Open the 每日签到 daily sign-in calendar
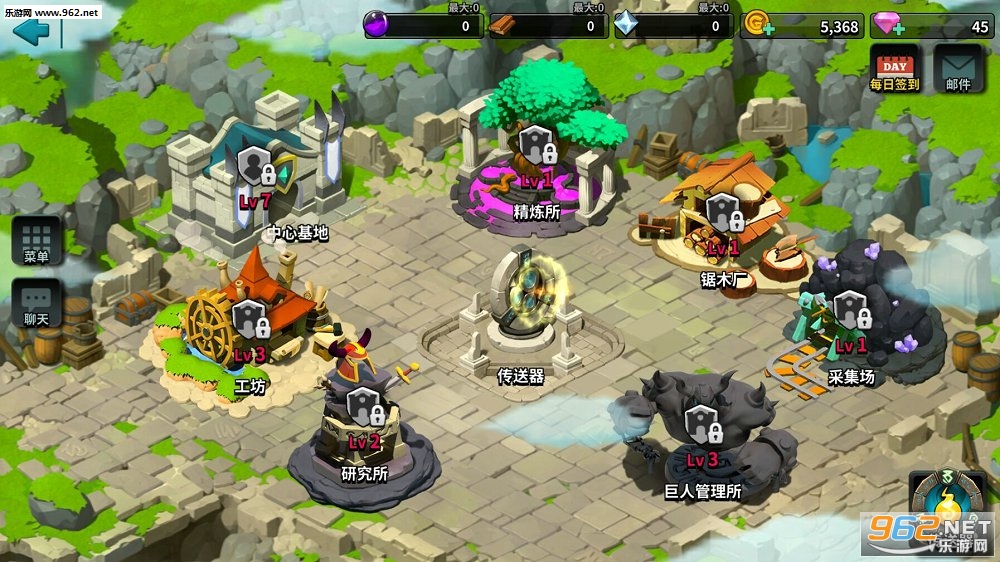Image resolution: width=1000 pixels, height=562 pixels. click(x=894, y=68)
